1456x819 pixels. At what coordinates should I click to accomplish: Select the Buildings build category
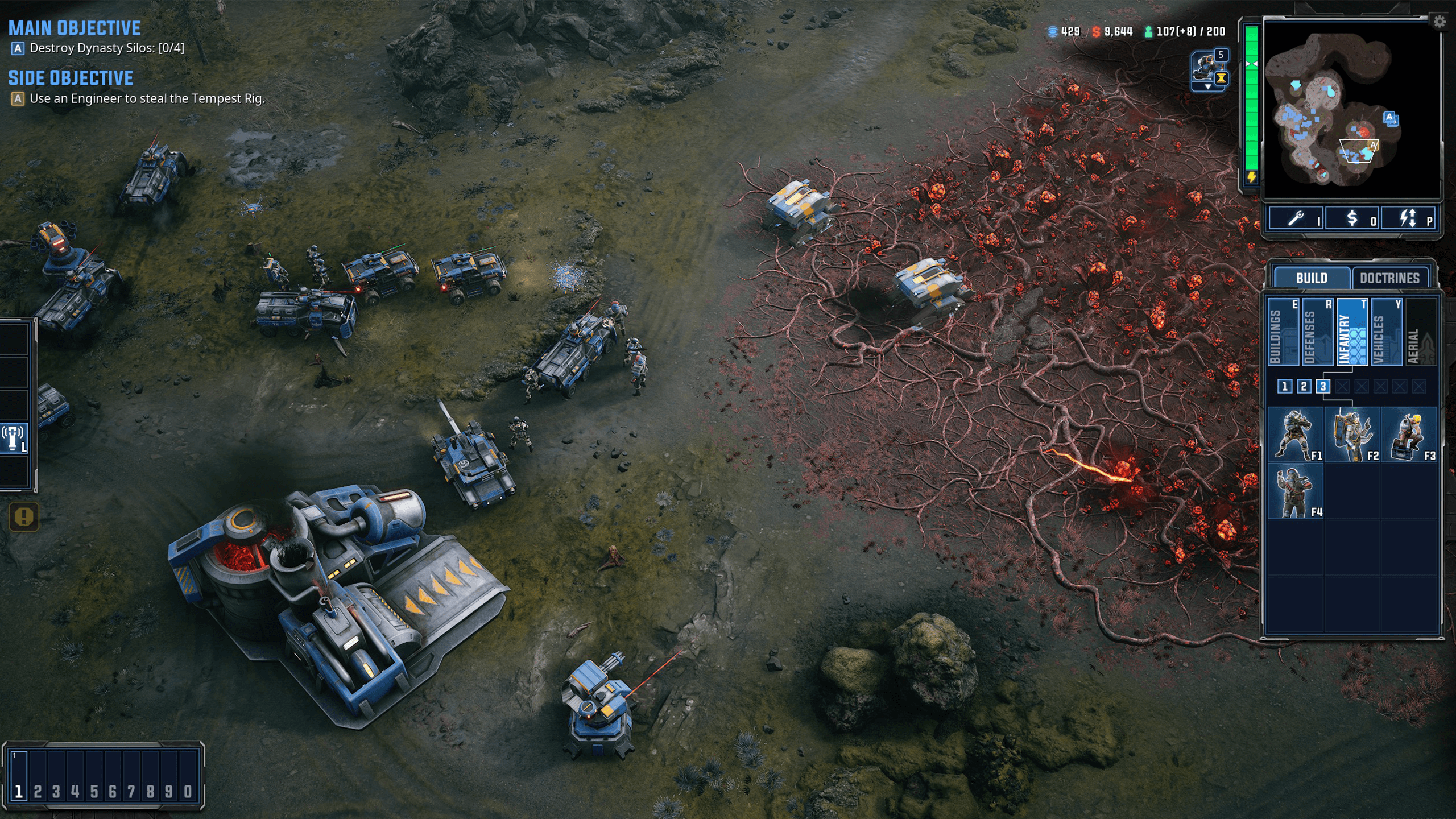pos(1283,332)
